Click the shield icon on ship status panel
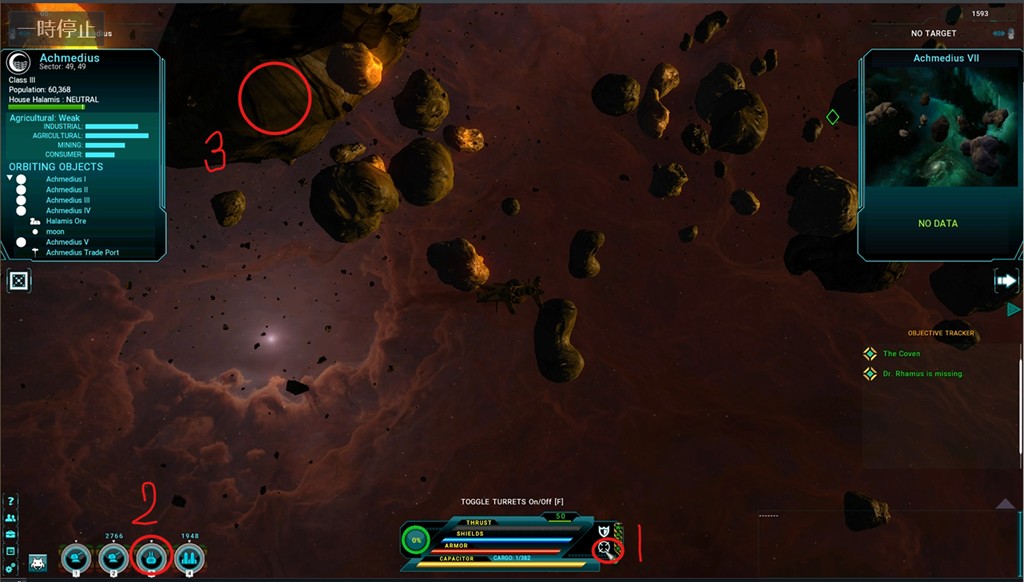 tap(603, 530)
